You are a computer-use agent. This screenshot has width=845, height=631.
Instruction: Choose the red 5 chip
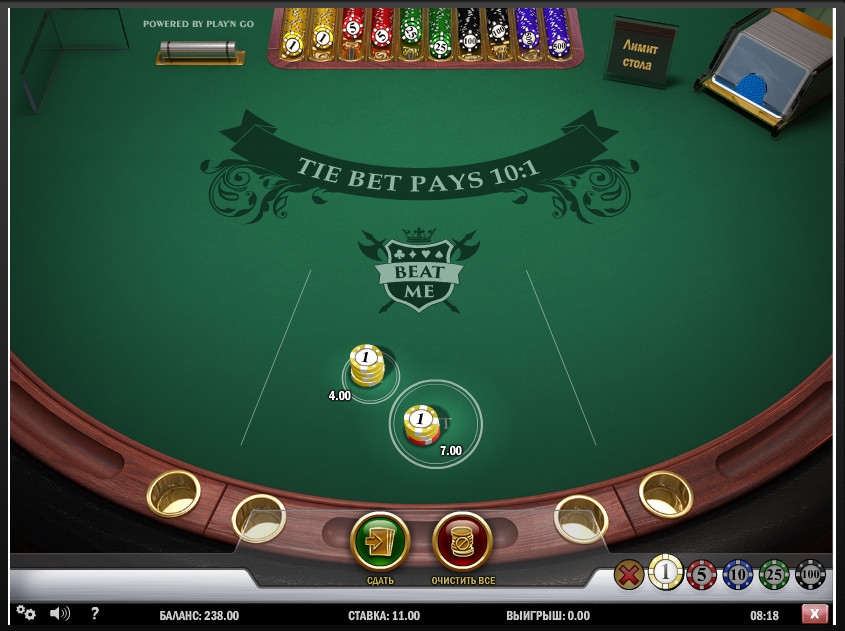click(702, 574)
